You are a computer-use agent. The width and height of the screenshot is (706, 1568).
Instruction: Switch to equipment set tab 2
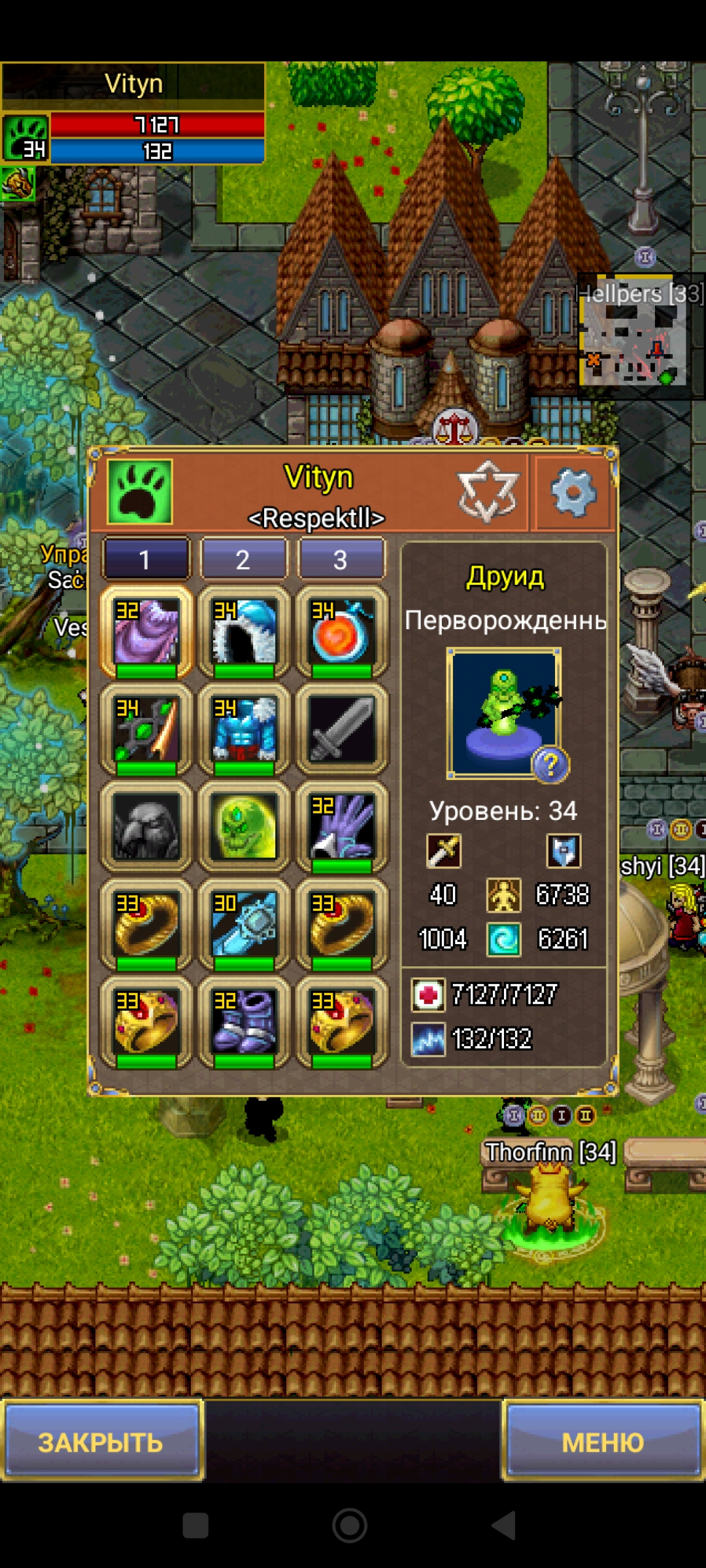click(243, 559)
